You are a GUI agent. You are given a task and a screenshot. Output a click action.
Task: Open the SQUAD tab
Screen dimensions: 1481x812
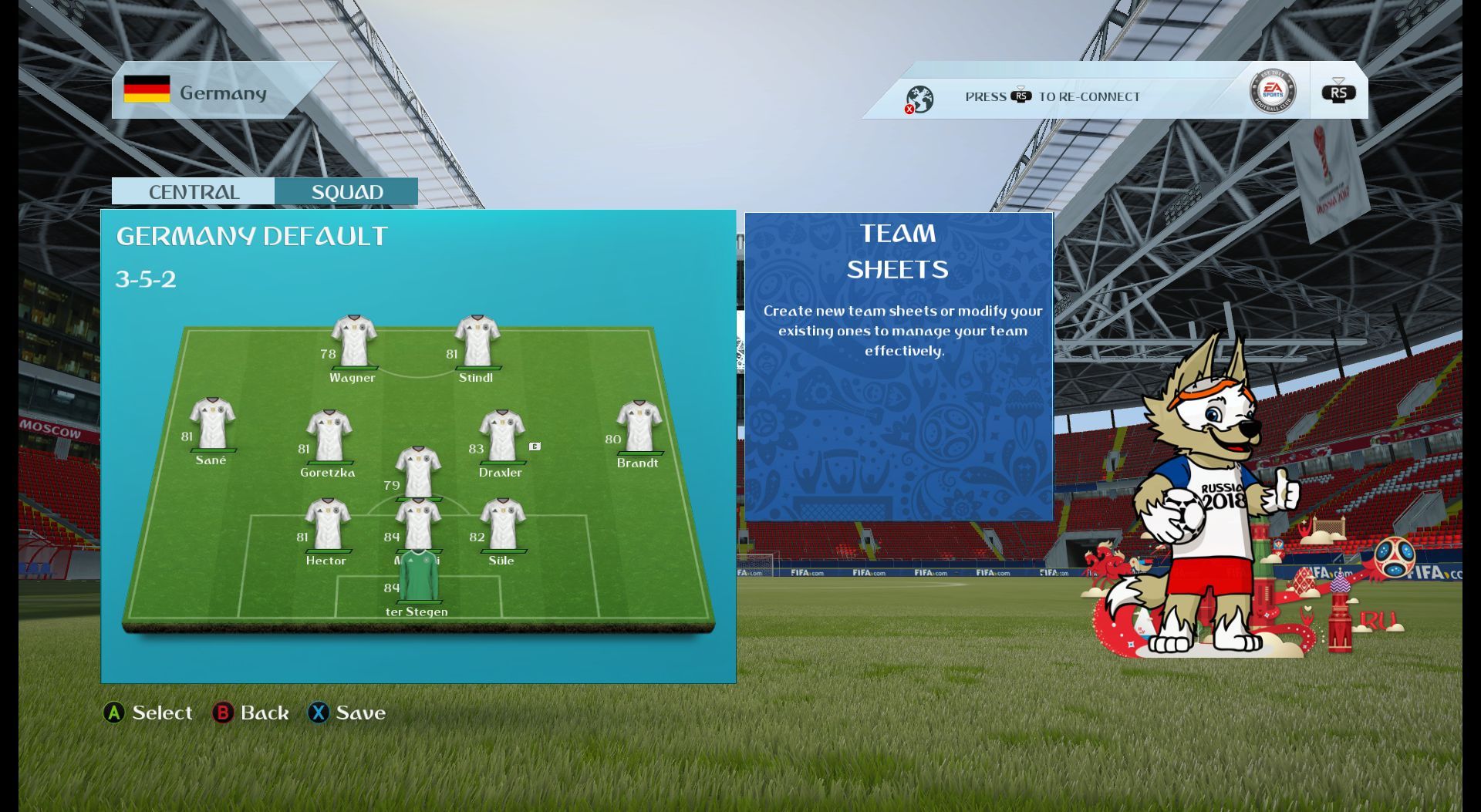(346, 191)
